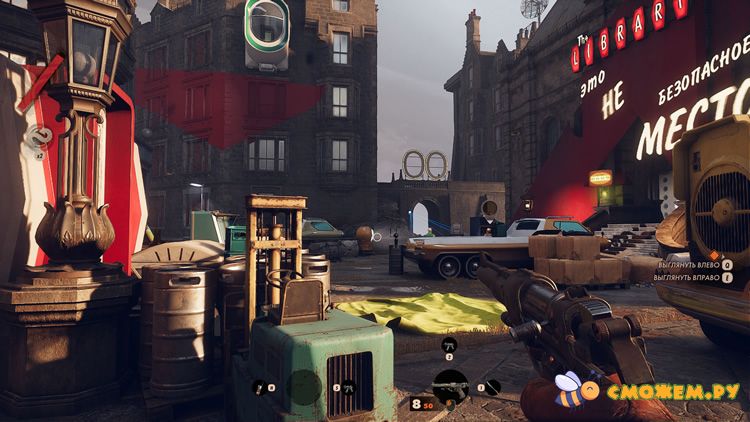750x422 pixels.
Task: Click the empty left-hand power circle
Action: tap(303, 386)
